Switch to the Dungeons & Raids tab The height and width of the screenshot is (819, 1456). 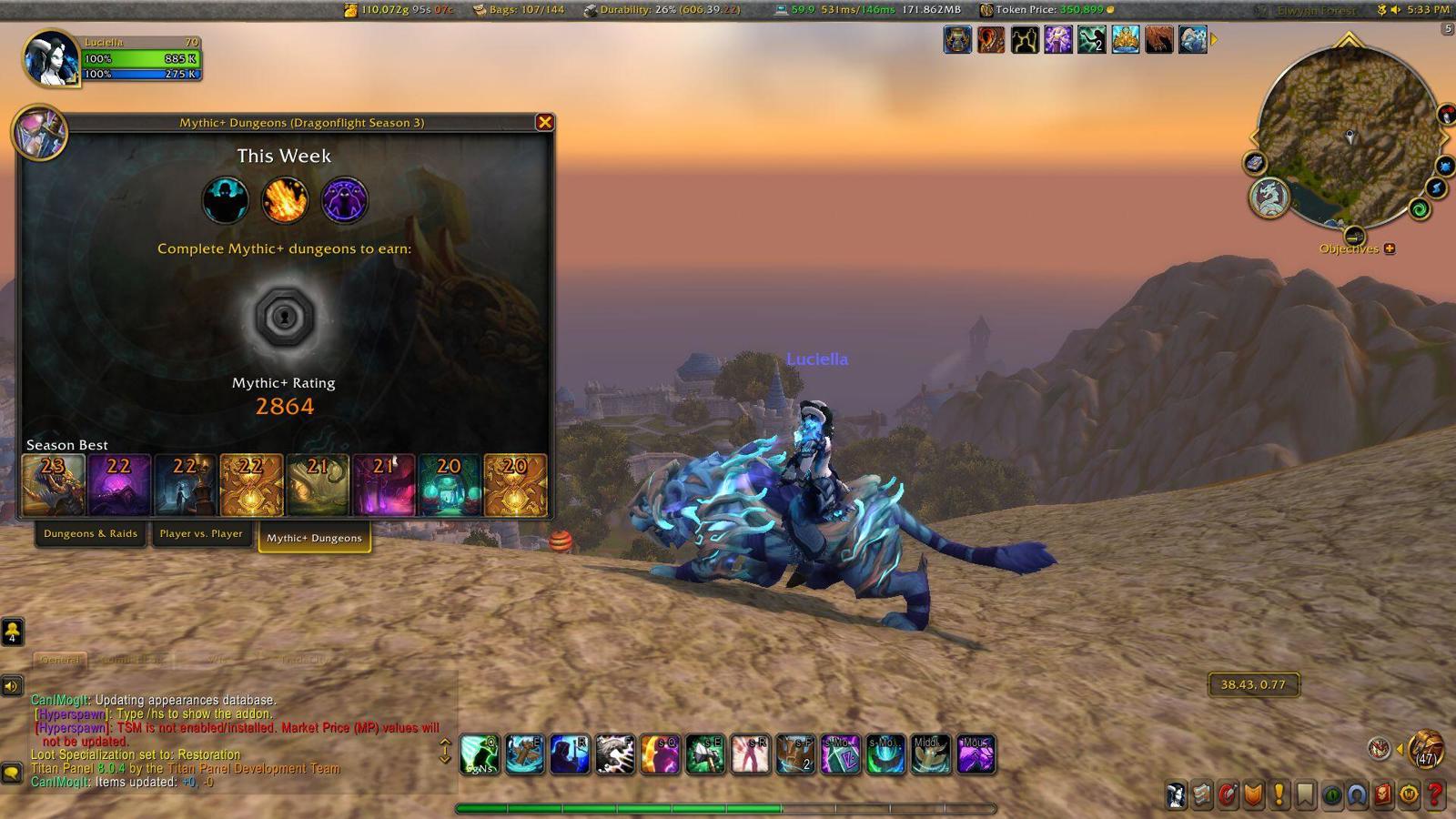tap(90, 534)
